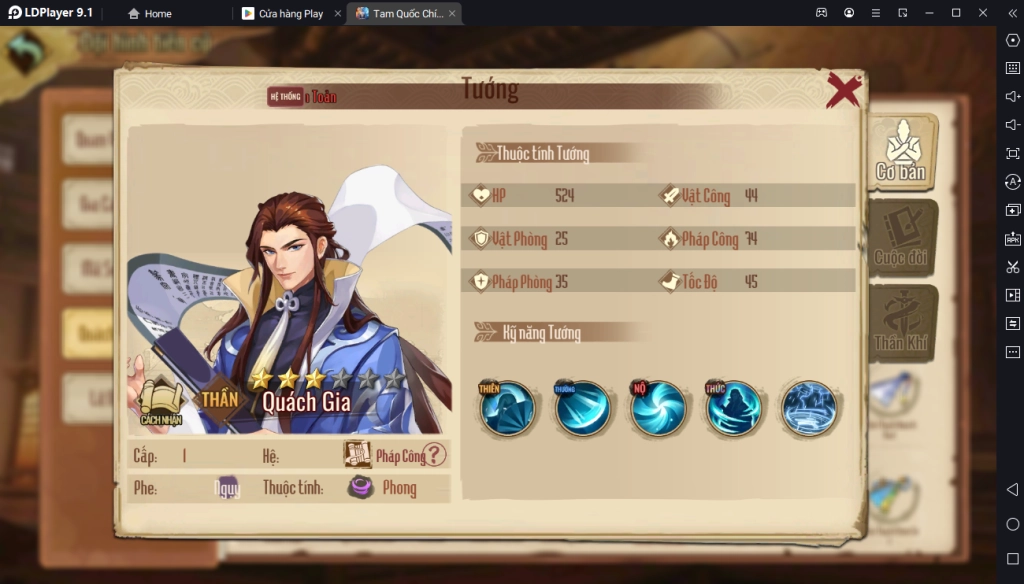Tap the unlabeled lightning circle skill
The image size is (1024, 584).
pyautogui.click(x=809, y=408)
